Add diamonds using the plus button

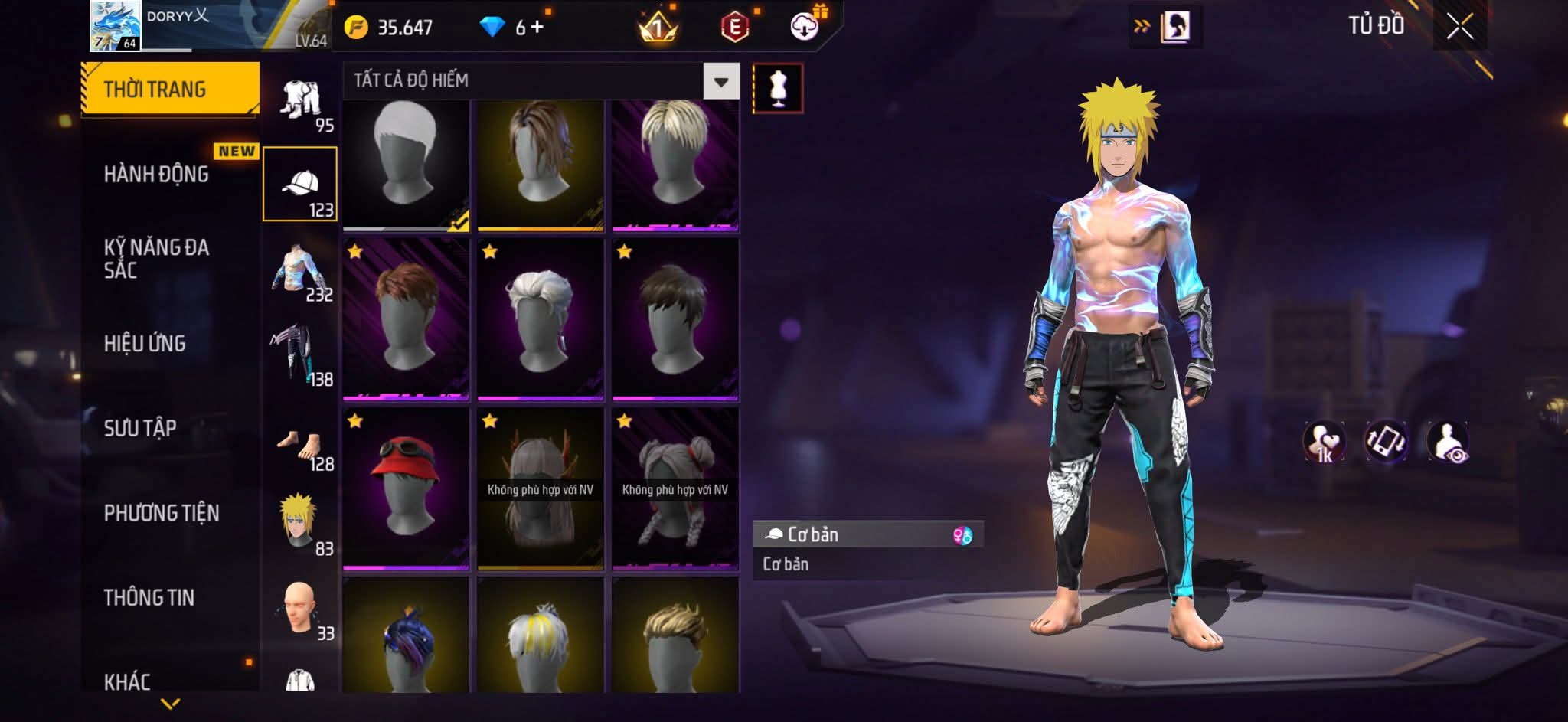(x=537, y=28)
